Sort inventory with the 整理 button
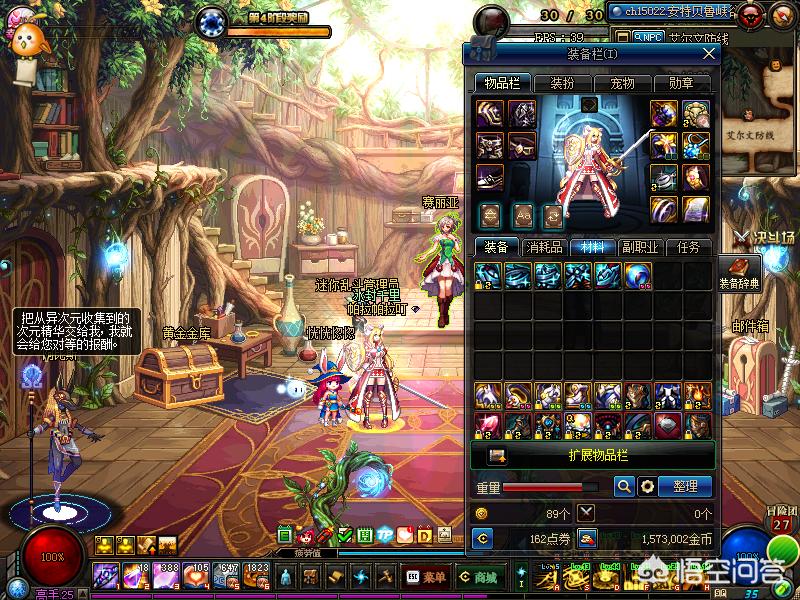 click(x=685, y=486)
